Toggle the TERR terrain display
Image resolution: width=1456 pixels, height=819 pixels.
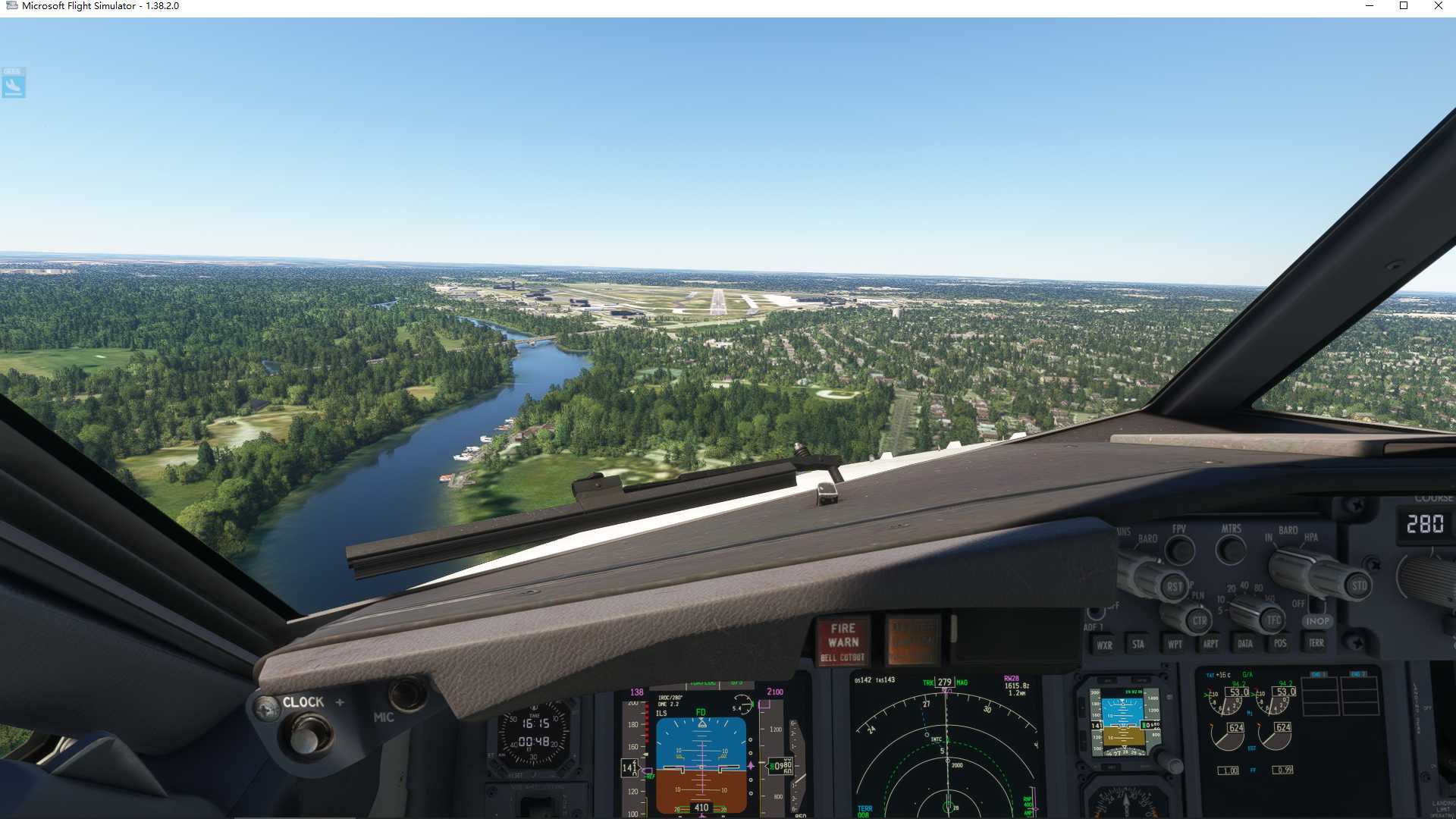pos(1316,644)
